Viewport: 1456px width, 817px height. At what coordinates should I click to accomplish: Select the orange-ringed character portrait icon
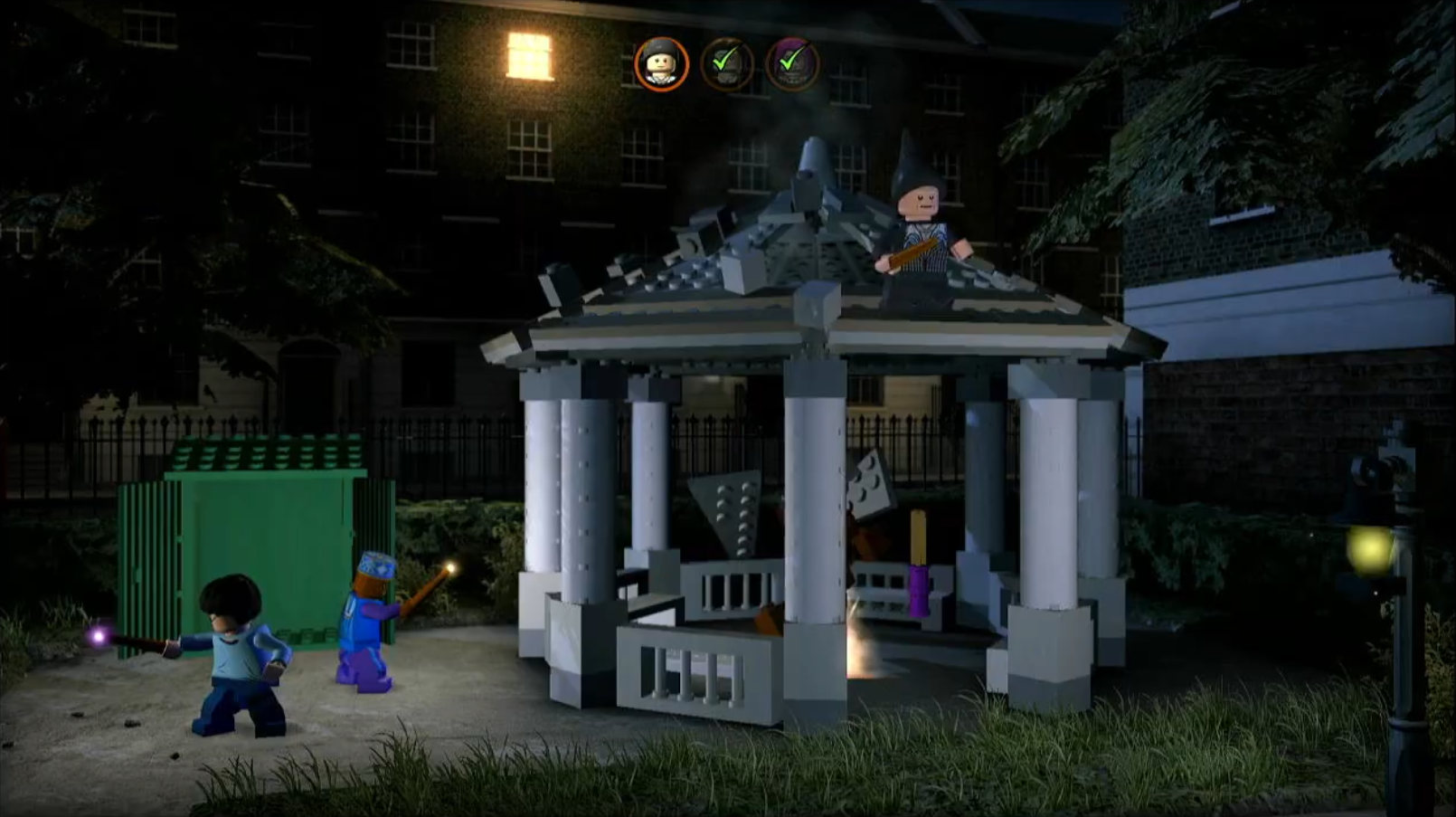[x=661, y=64]
